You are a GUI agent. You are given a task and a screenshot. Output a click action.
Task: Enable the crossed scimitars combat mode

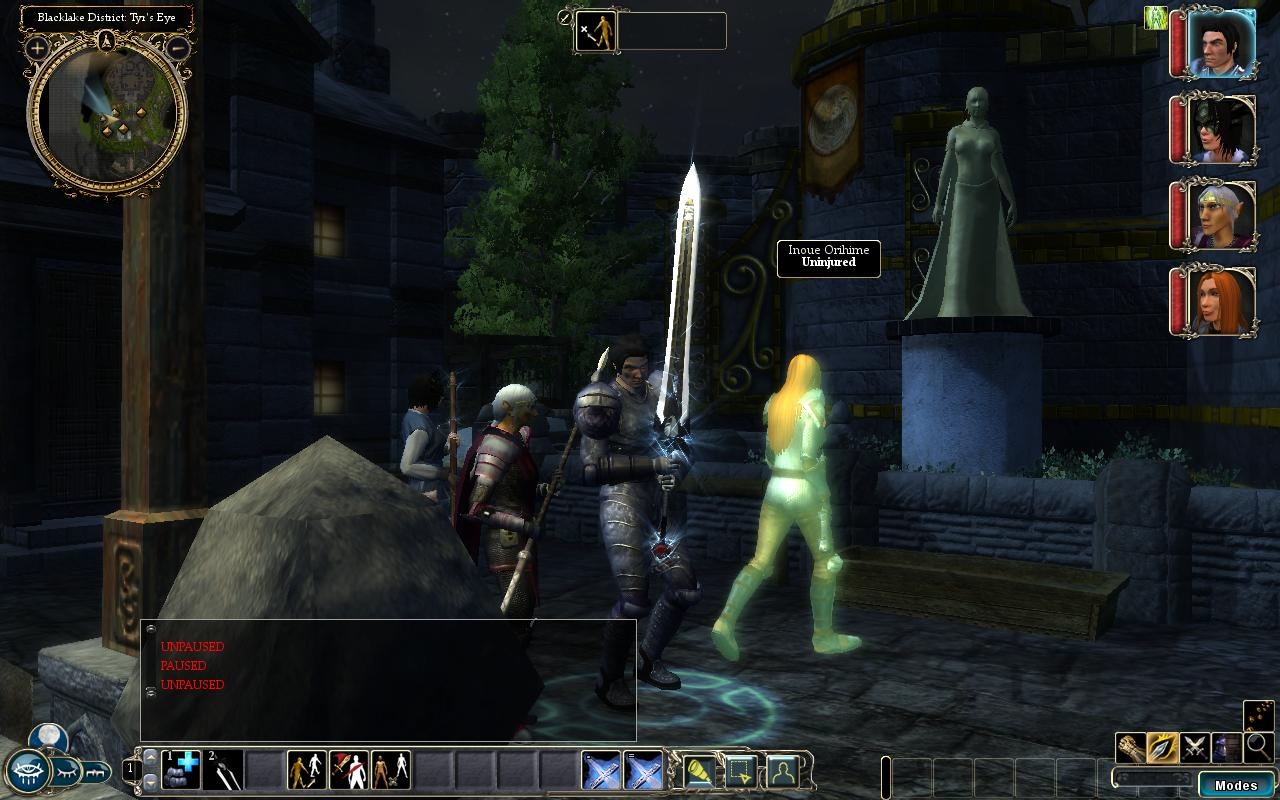coord(1194,747)
